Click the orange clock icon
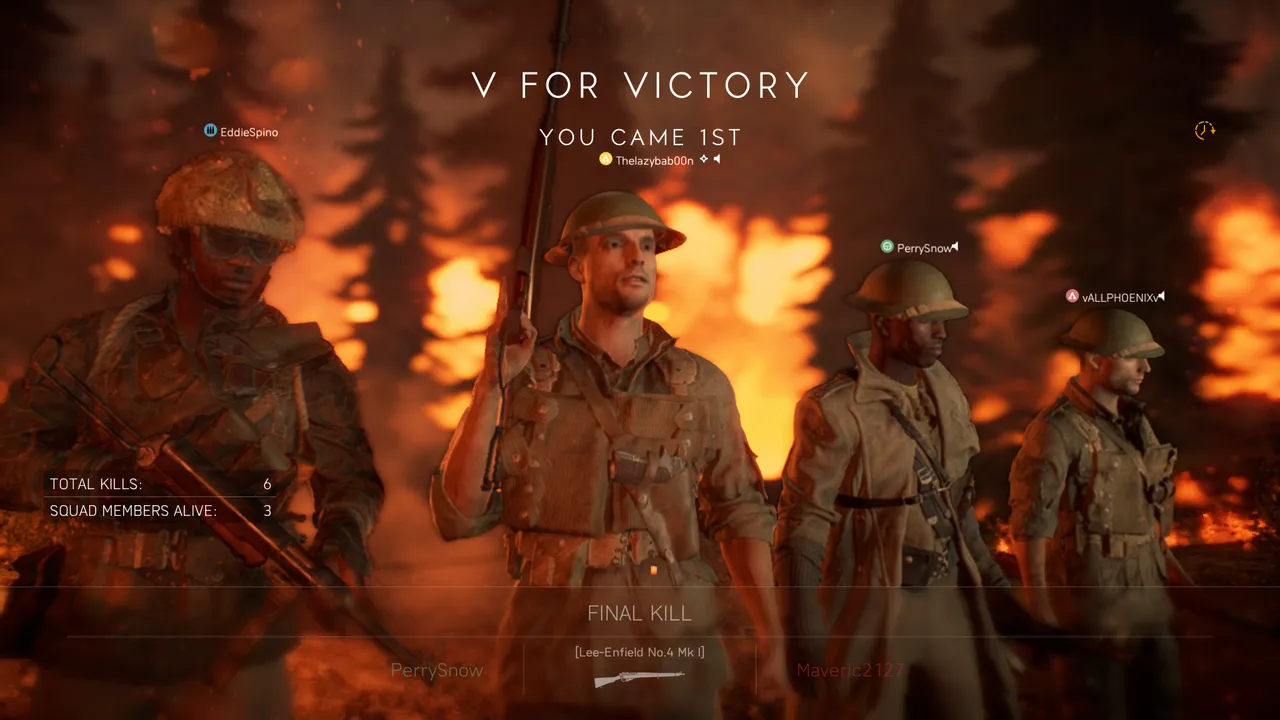Screen dimensions: 1280x720 coord(1204,131)
